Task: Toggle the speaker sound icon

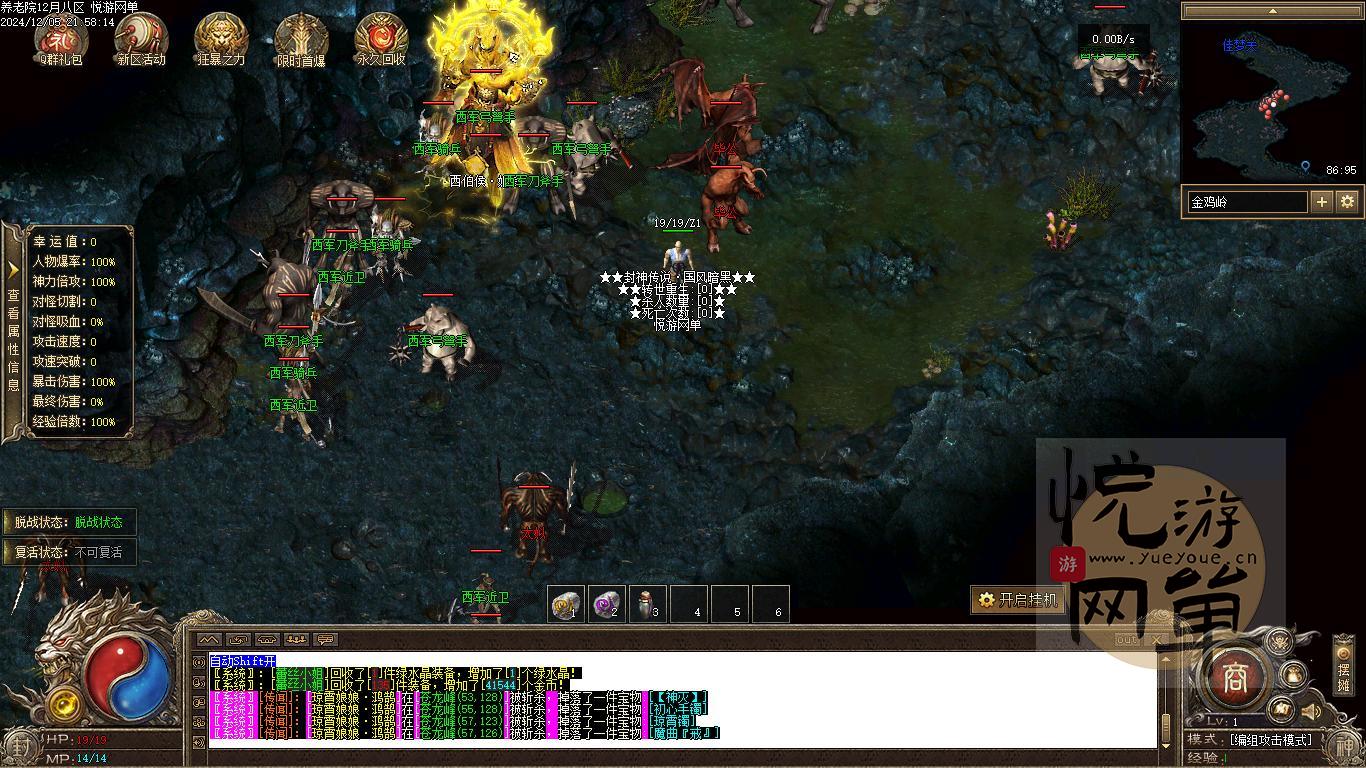Action: 1311,712
